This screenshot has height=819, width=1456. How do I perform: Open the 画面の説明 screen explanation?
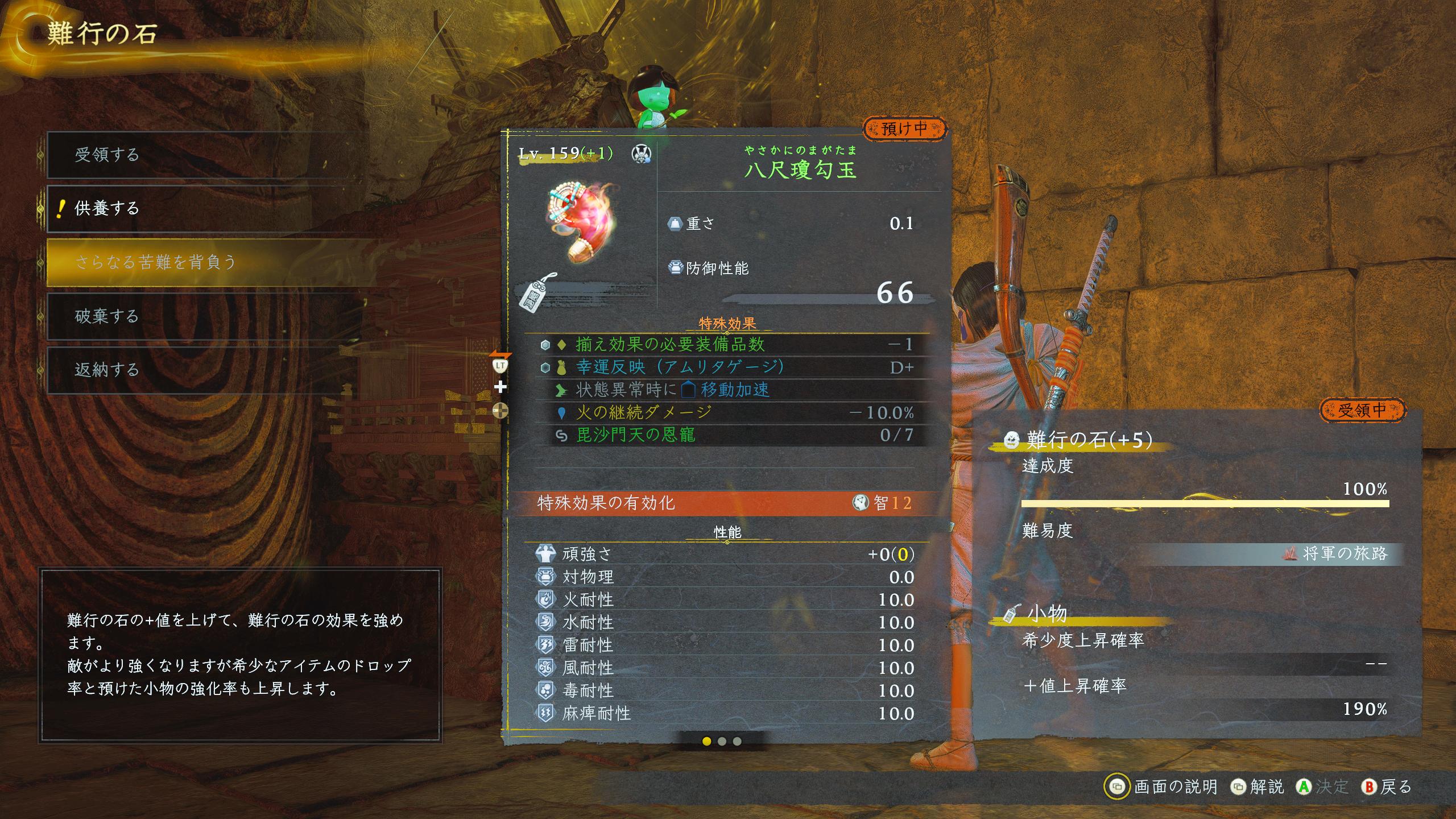(x=1163, y=787)
